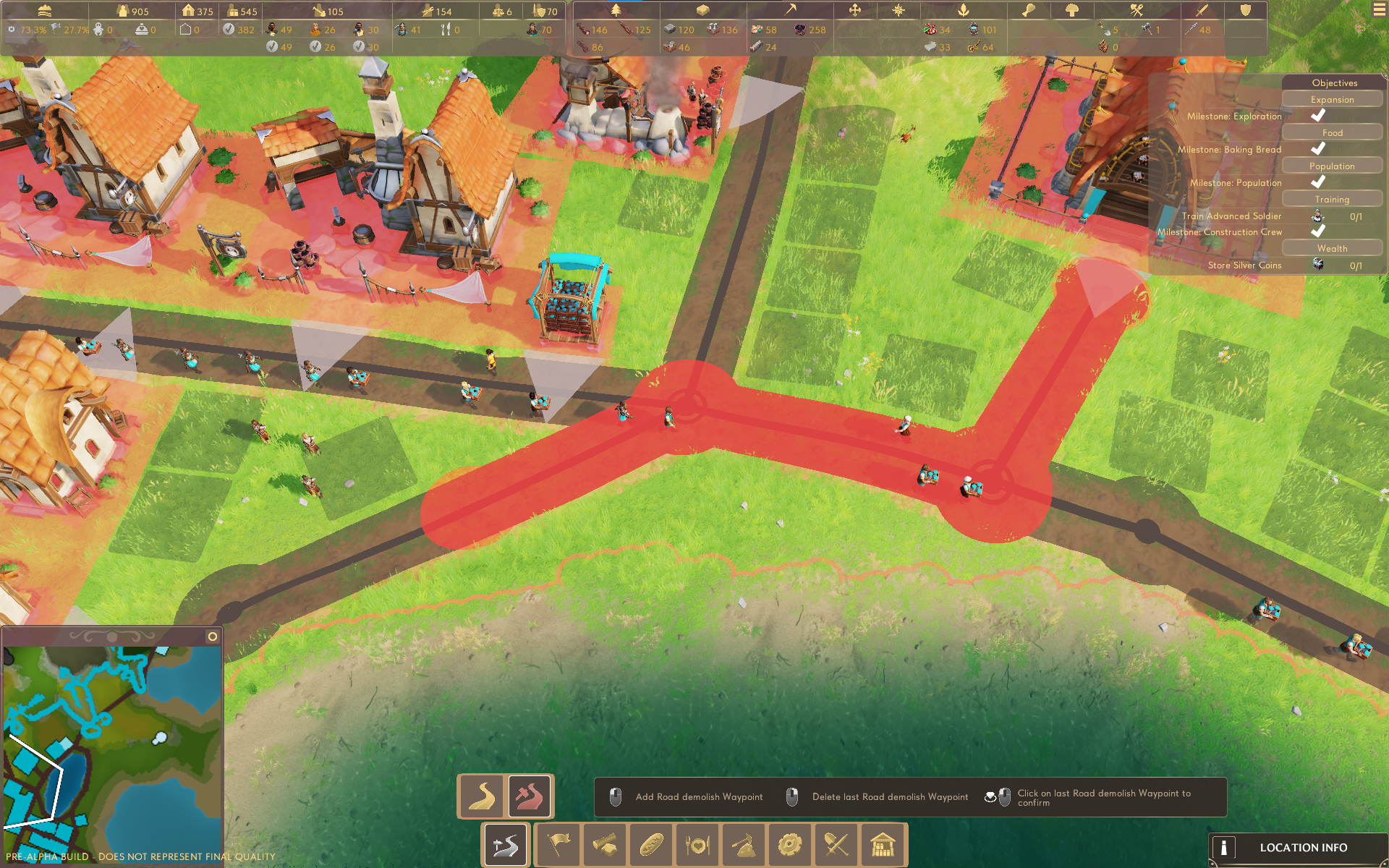1389x868 pixels.
Task: Open the roads build category
Action: pos(506,844)
